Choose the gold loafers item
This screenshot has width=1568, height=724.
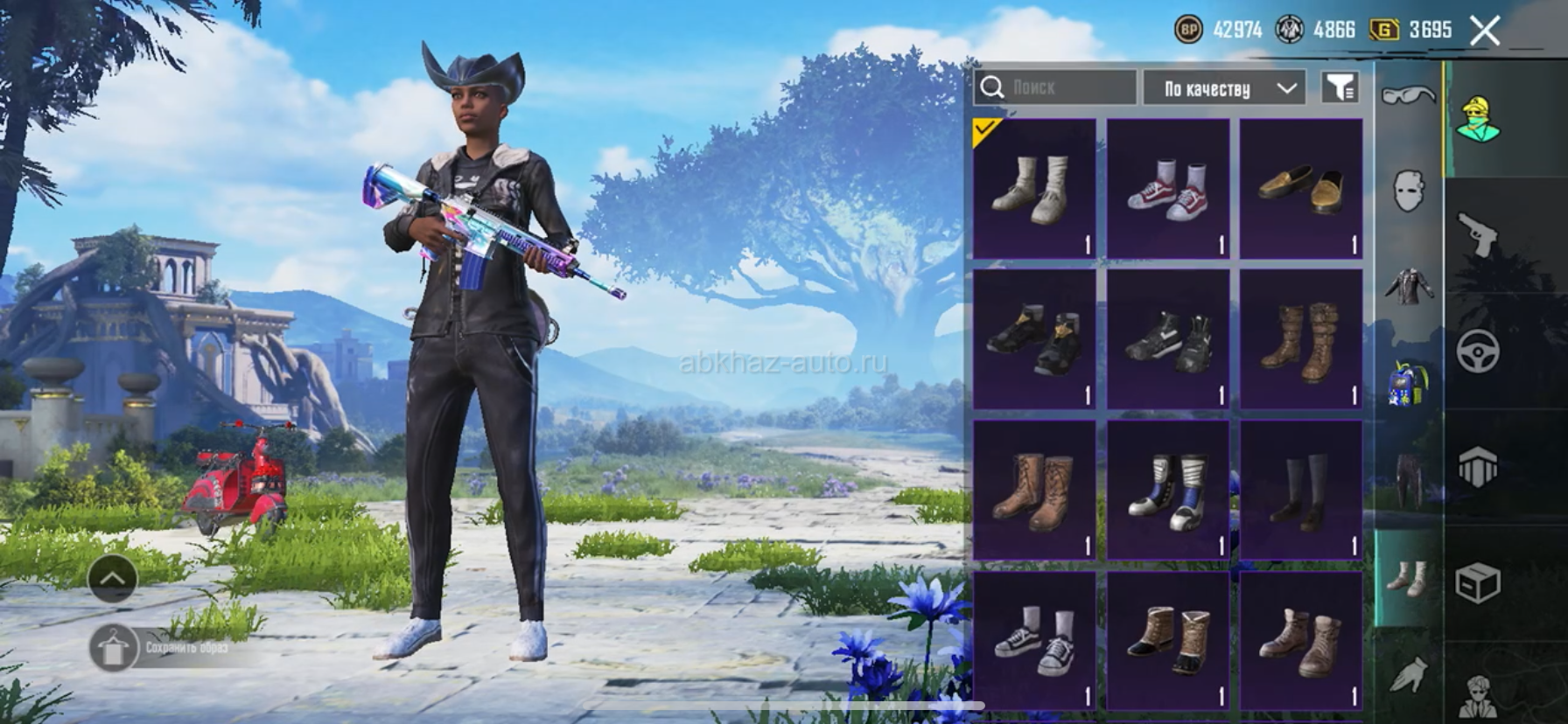(1300, 190)
